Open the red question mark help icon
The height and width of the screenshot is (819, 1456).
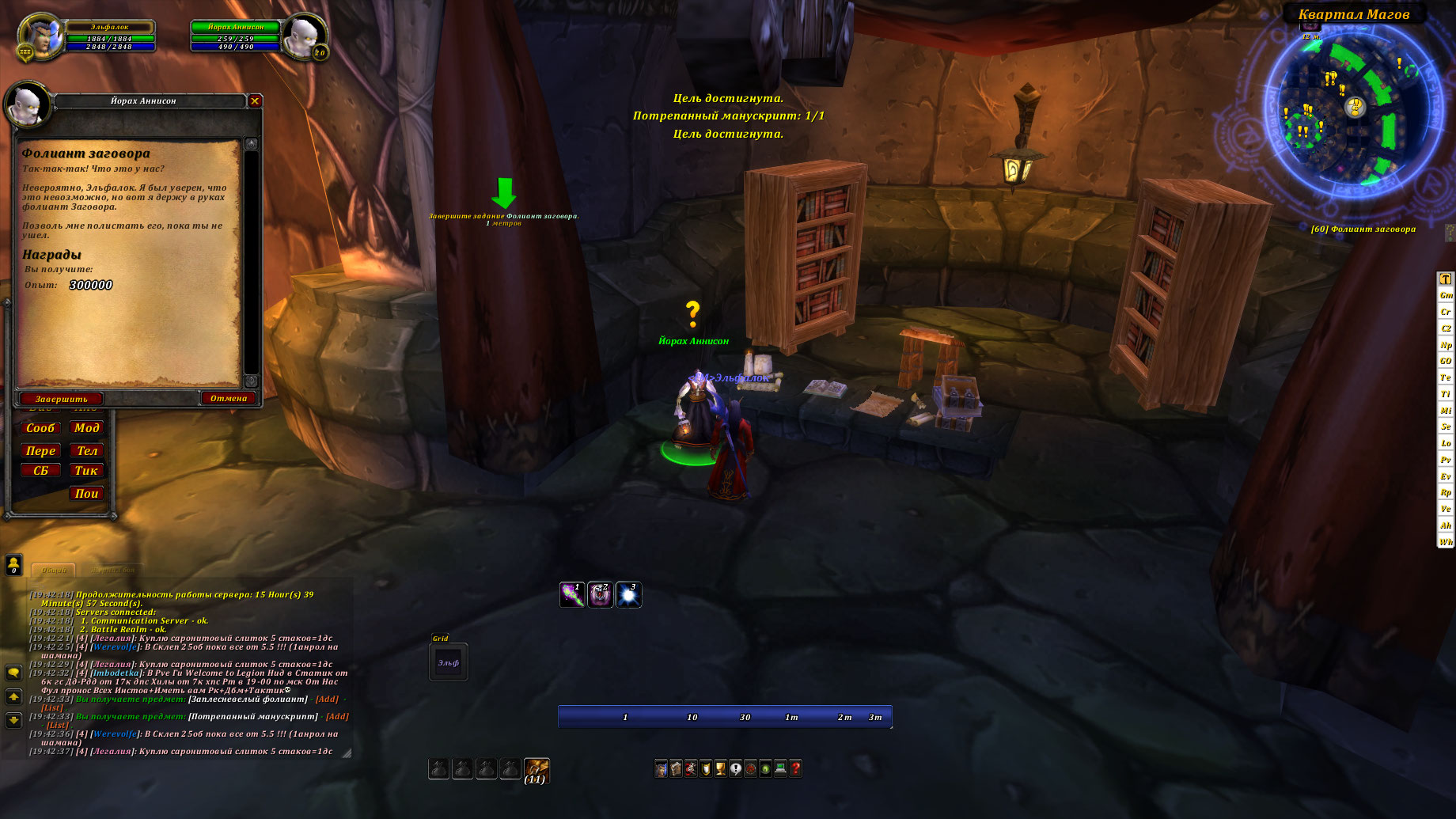(795, 768)
